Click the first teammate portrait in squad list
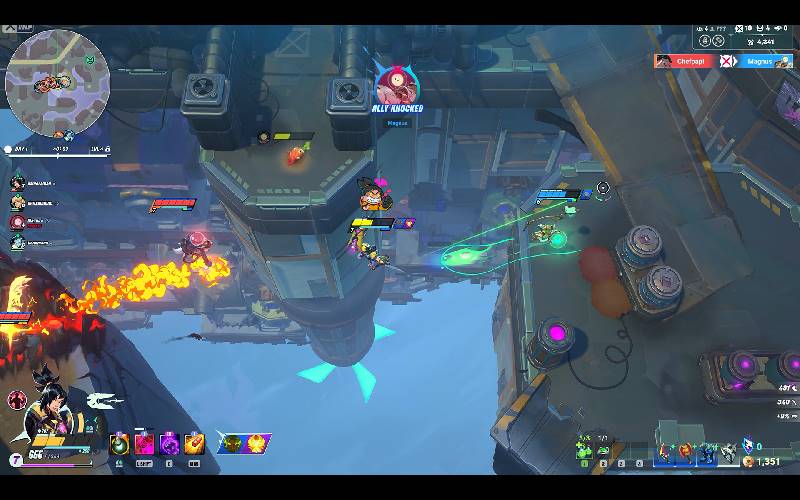Image resolution: width=800 pixels, height=500 pixels. (17, 183)
